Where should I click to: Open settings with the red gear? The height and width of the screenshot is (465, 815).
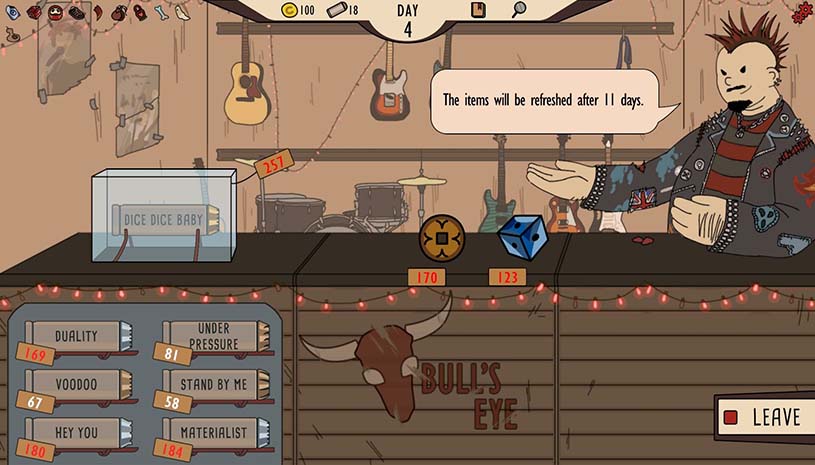[x=801, y=13]
